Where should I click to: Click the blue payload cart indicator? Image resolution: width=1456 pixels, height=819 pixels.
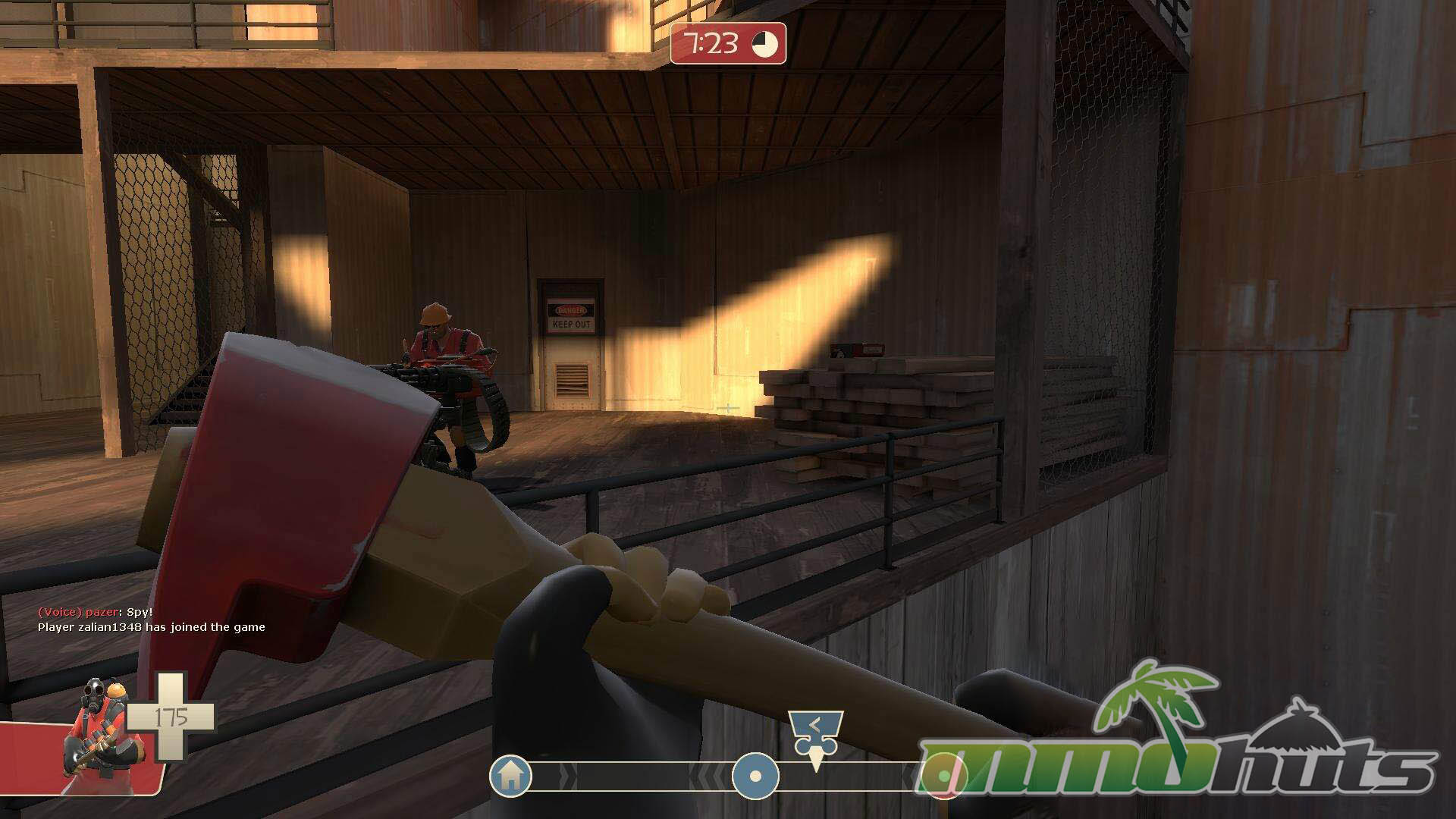[x=815, y=734]
